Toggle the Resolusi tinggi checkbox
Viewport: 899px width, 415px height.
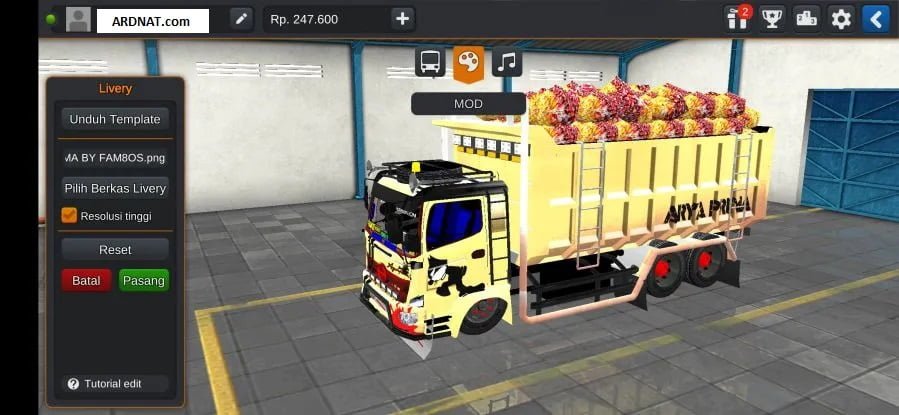(69, 215)
